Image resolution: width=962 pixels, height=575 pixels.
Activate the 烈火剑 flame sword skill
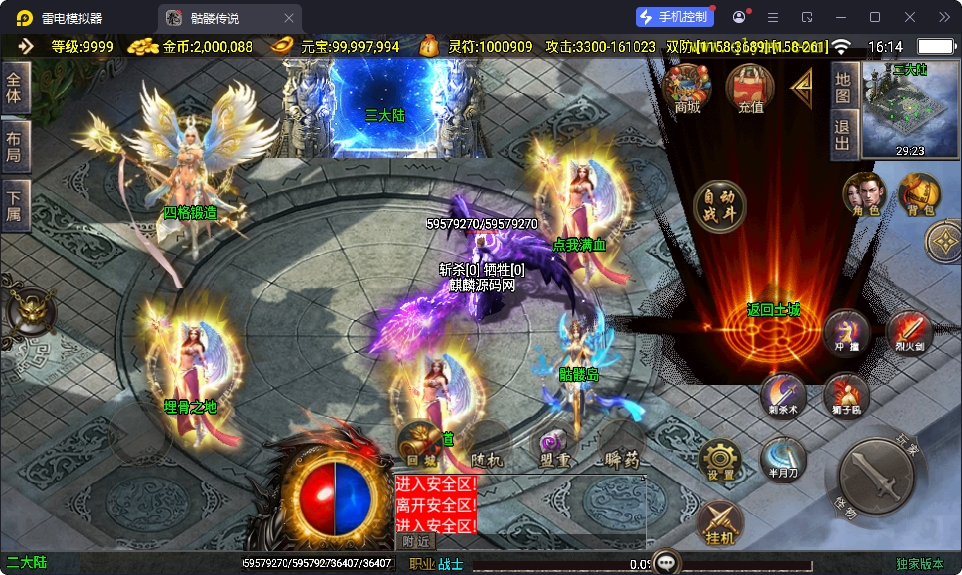point(910,333)
